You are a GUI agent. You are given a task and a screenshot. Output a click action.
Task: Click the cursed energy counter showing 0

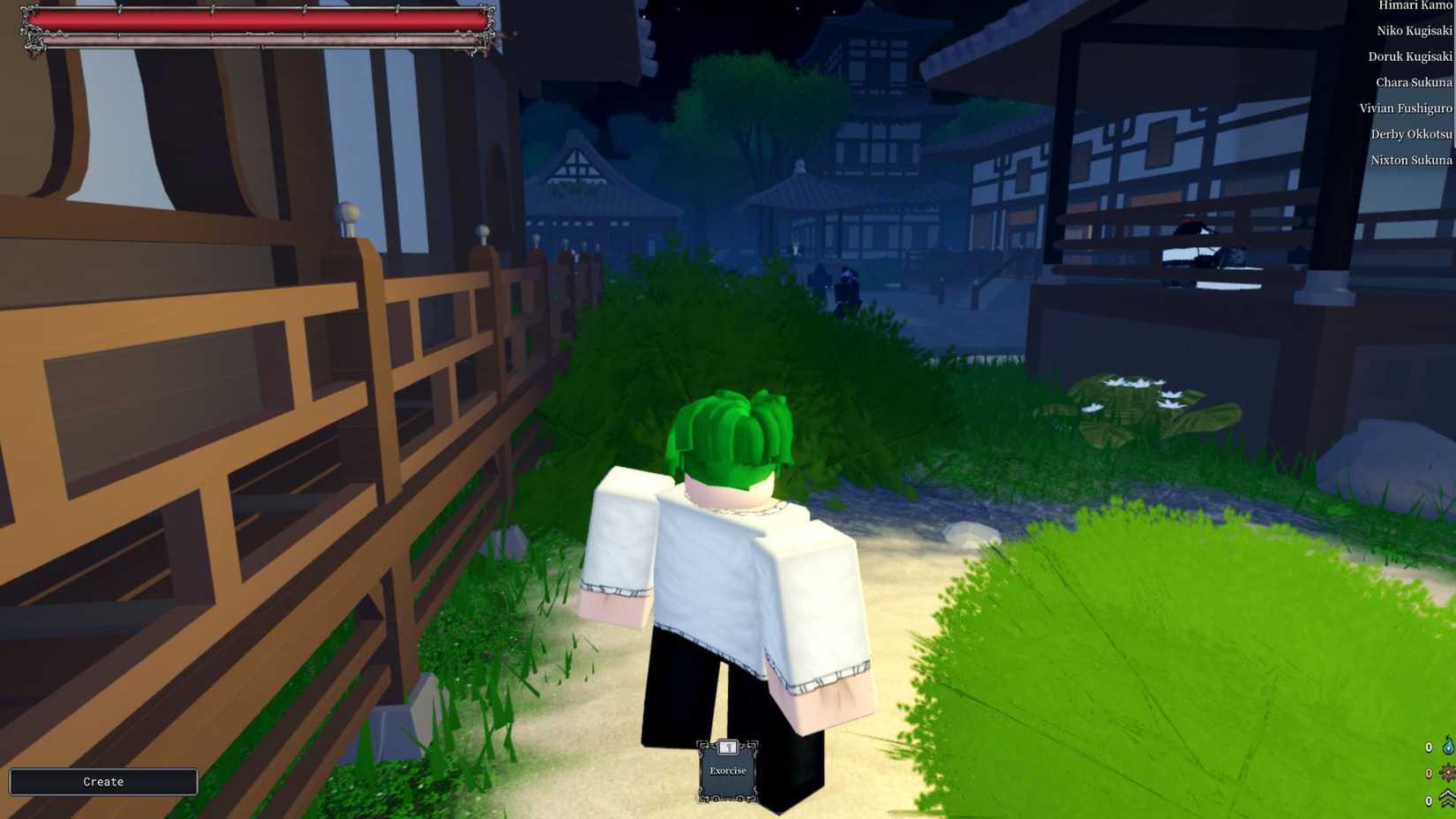pos(1428,747)
